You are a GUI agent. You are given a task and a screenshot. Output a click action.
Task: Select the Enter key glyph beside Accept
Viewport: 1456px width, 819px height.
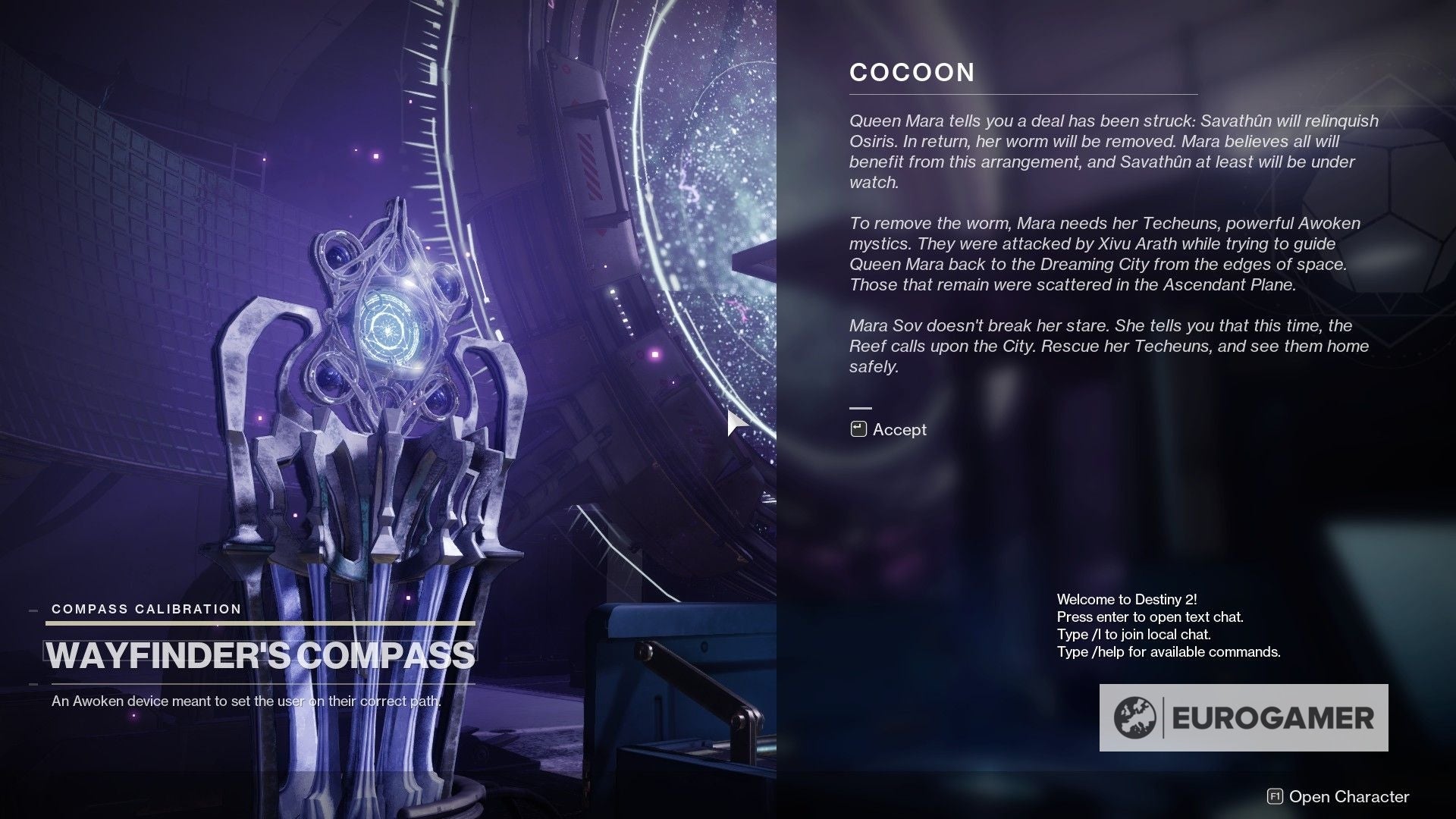(x=858, y=428)
